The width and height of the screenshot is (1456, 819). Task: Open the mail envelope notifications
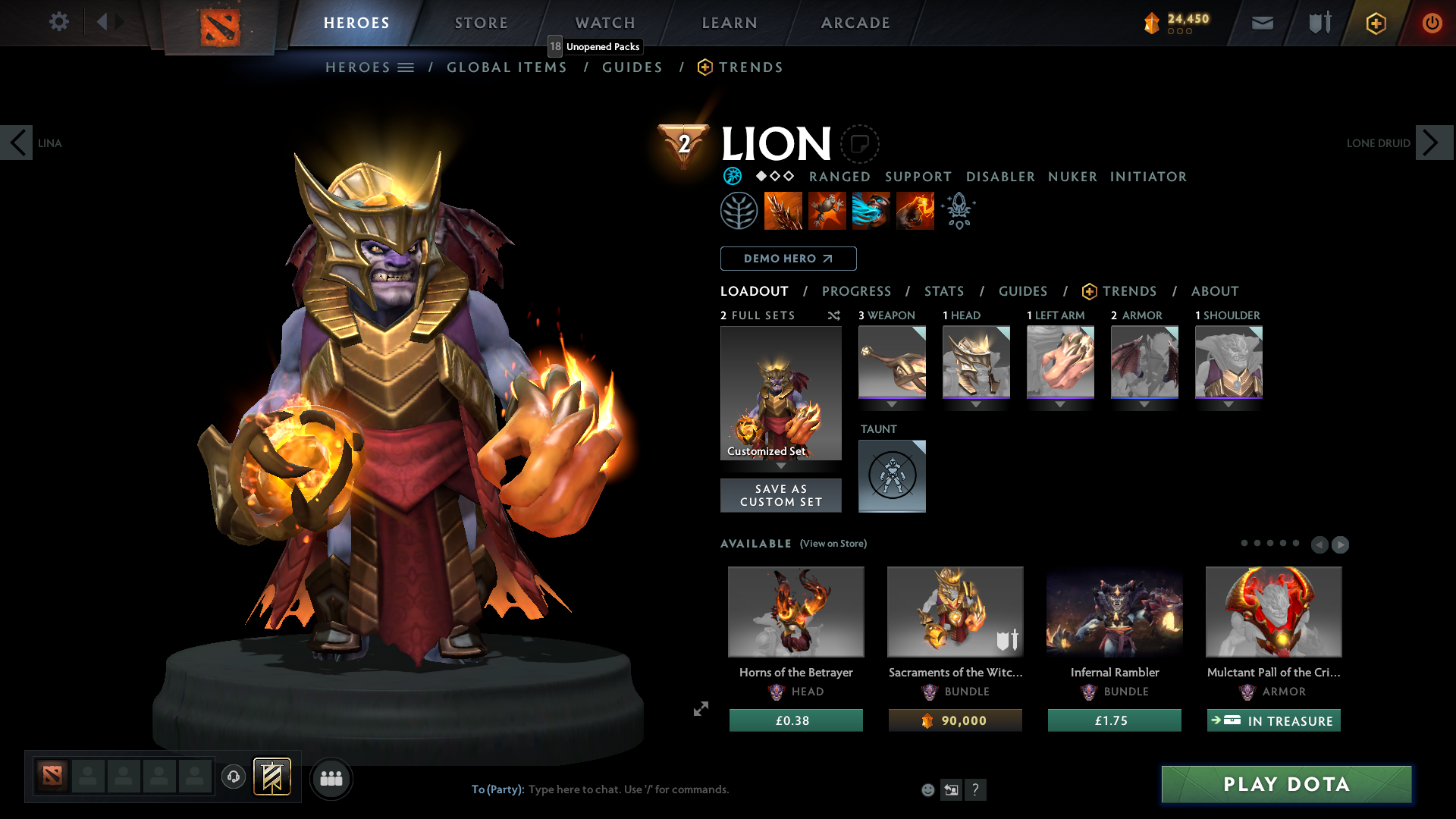pos(1262,23)
